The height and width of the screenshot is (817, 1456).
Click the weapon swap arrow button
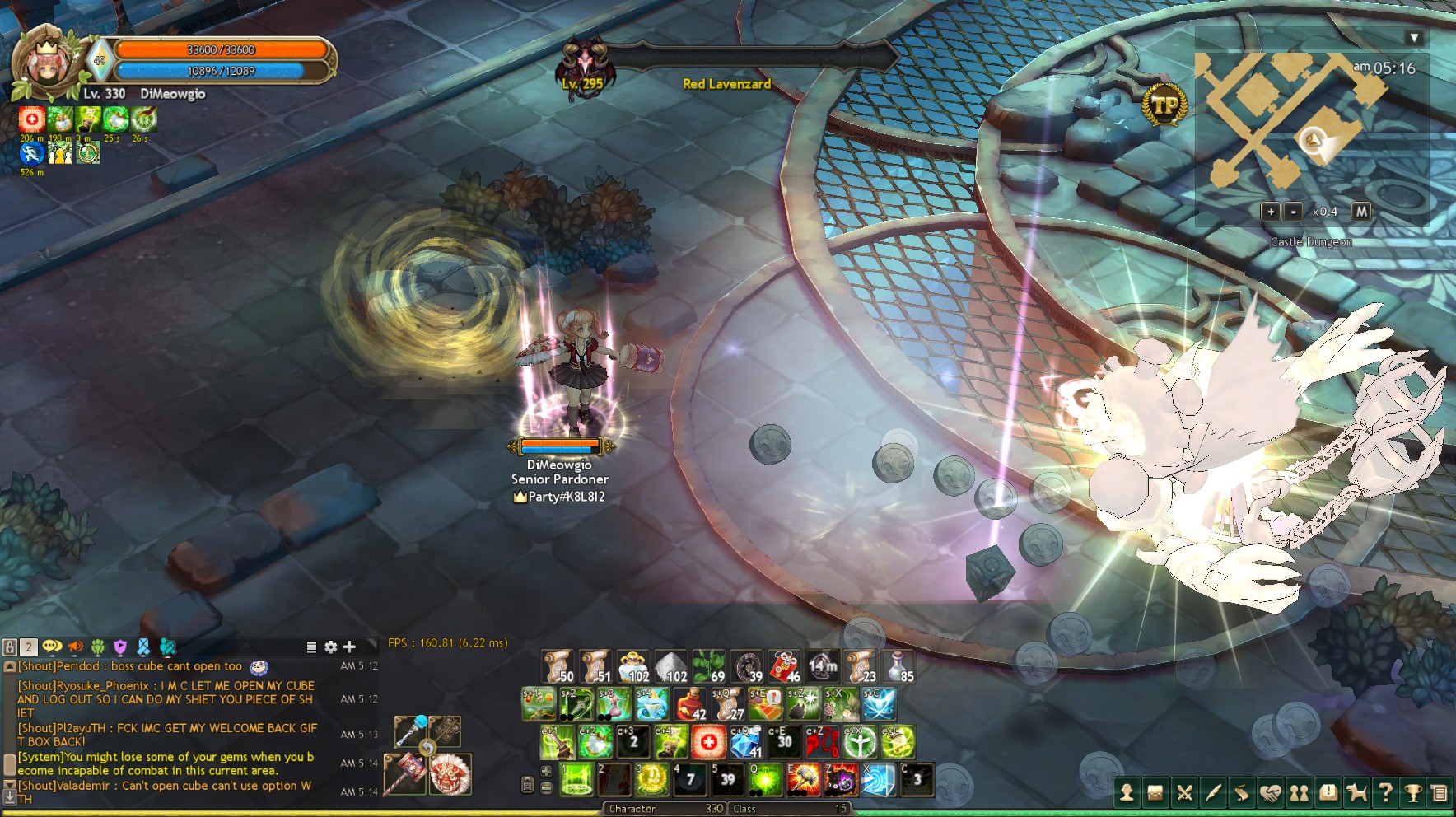pyautogui.click(x=427, y=748)
